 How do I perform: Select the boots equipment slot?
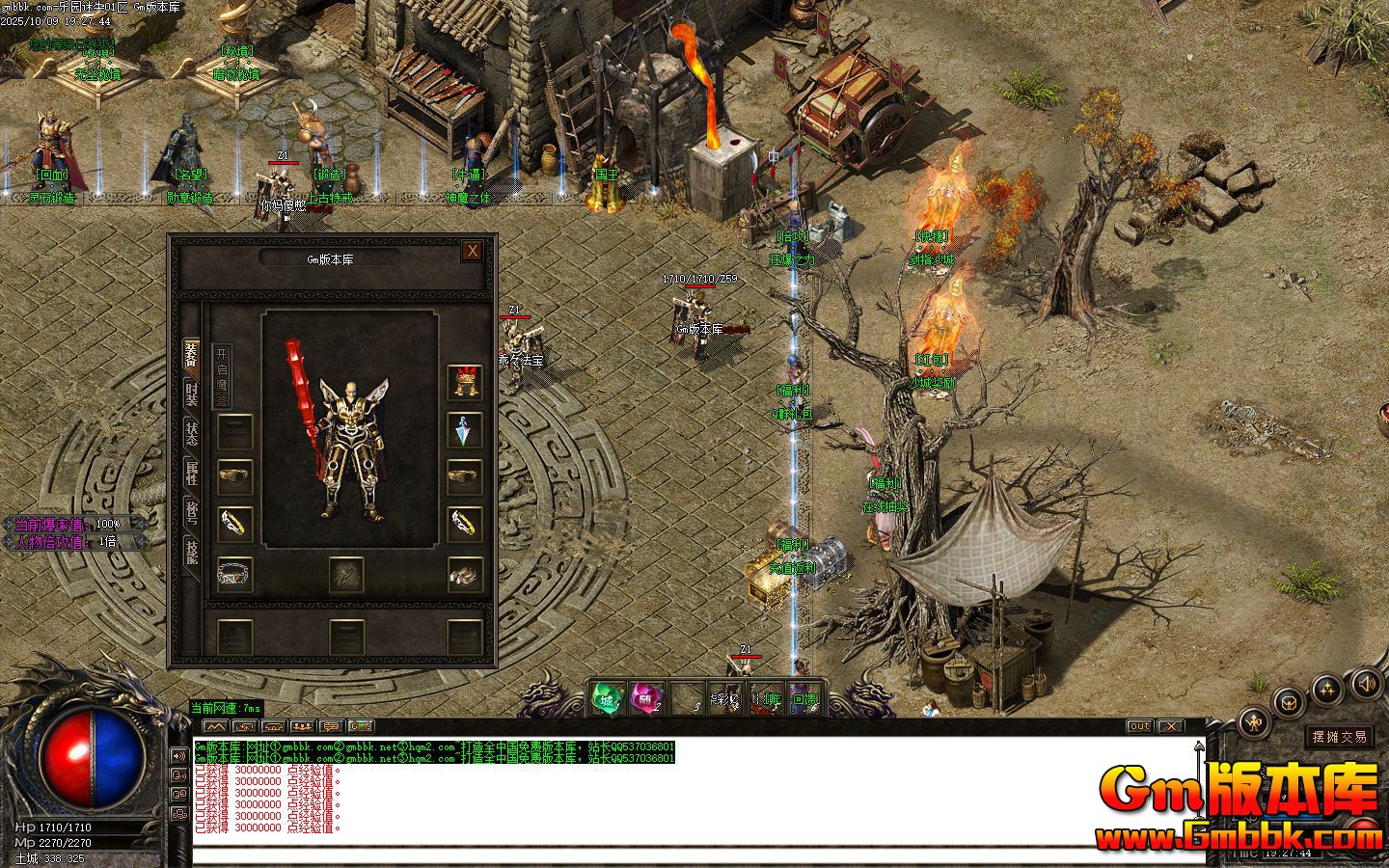[x=464, y=575]
